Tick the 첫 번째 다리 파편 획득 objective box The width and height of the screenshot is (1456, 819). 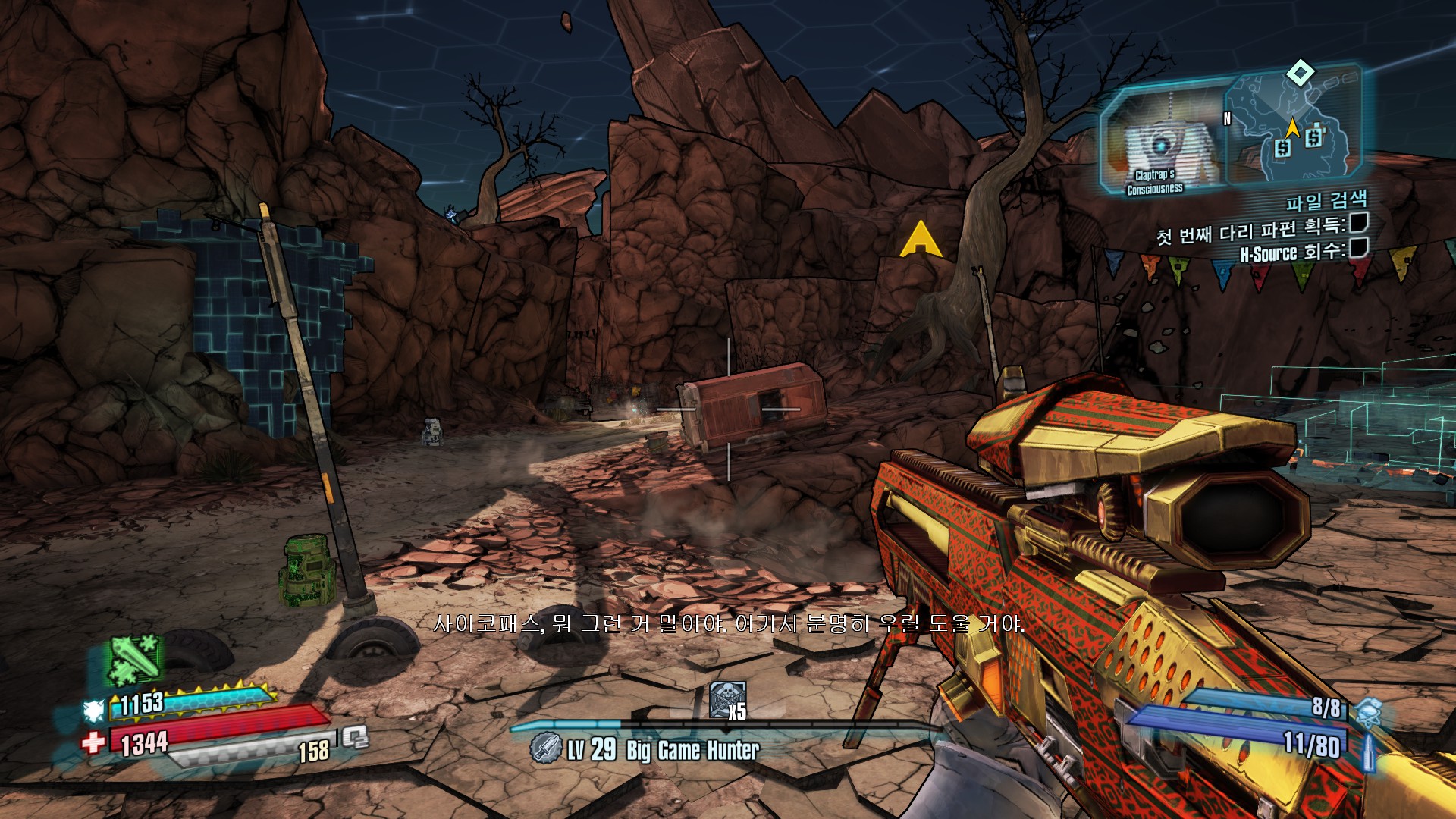click(1358, 222)
